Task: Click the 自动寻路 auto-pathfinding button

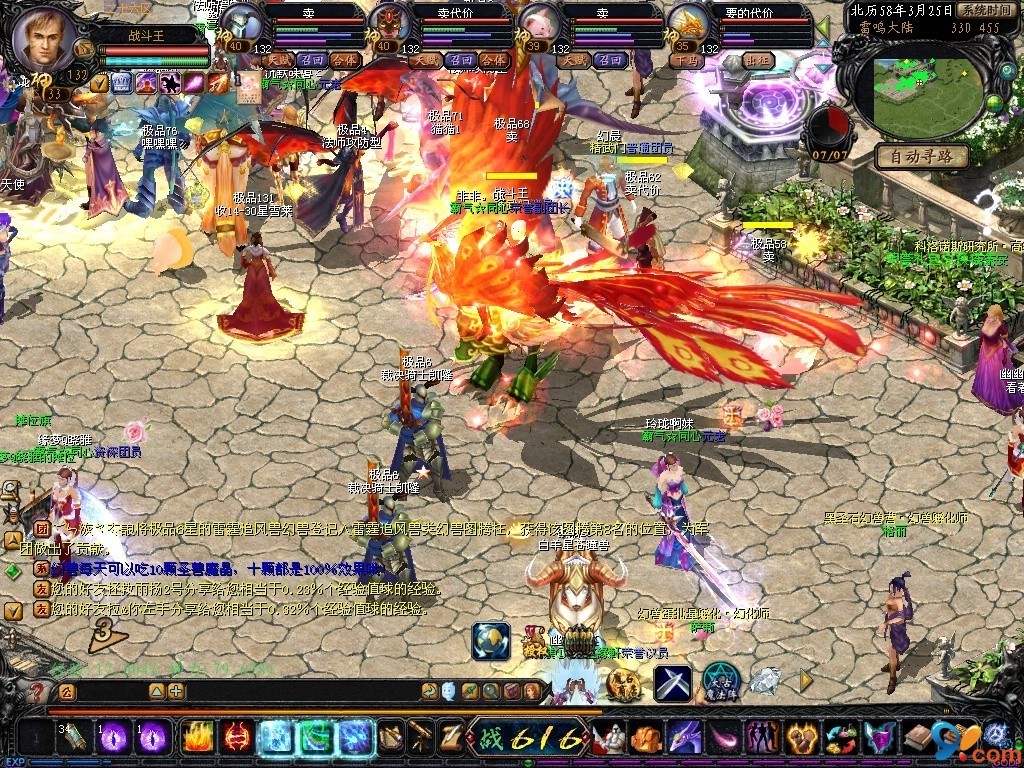Action: pos(922,157)
